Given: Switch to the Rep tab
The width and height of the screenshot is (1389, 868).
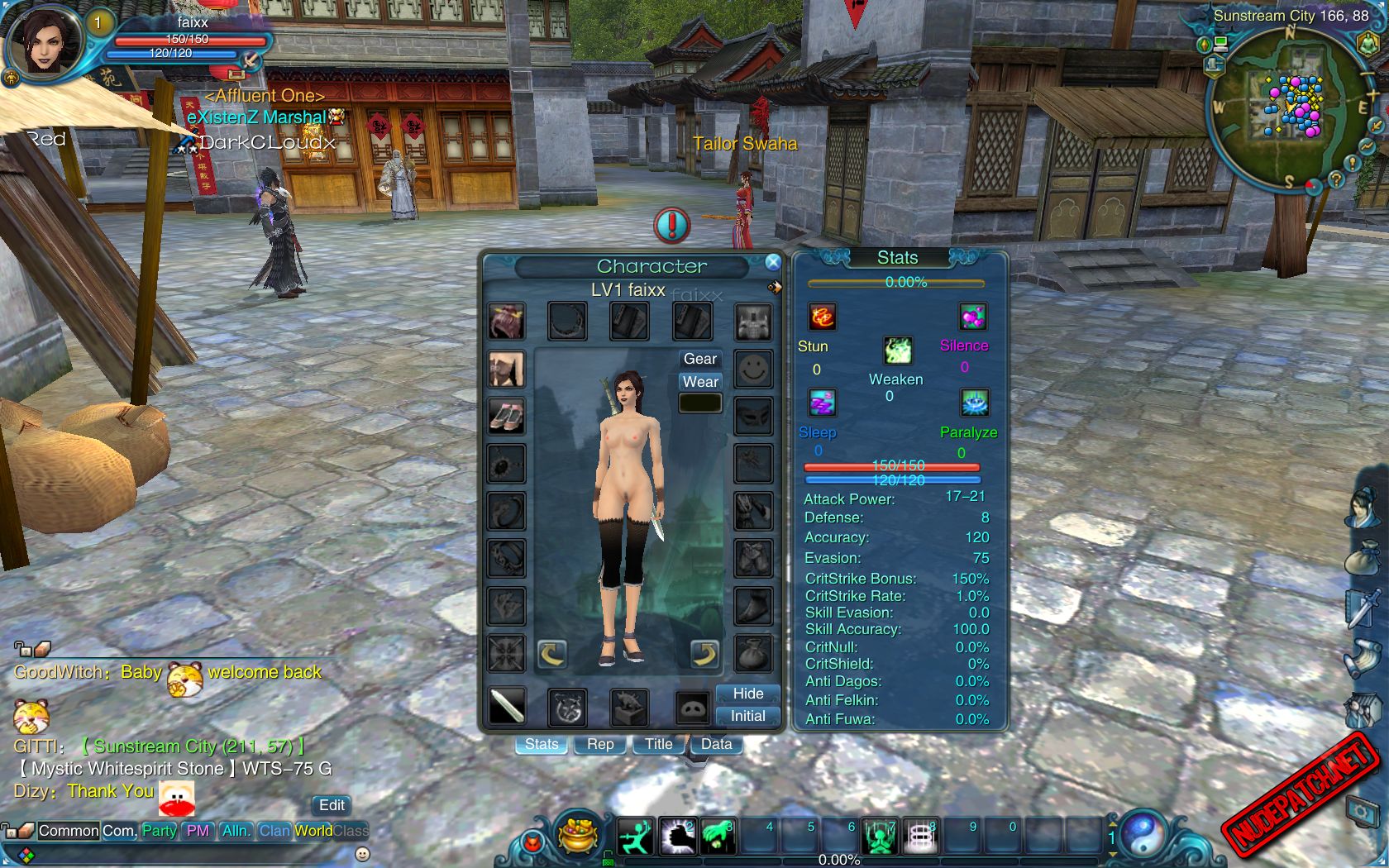Looking at the screenshot, I should pyautogui.click(x=600, y=744).
